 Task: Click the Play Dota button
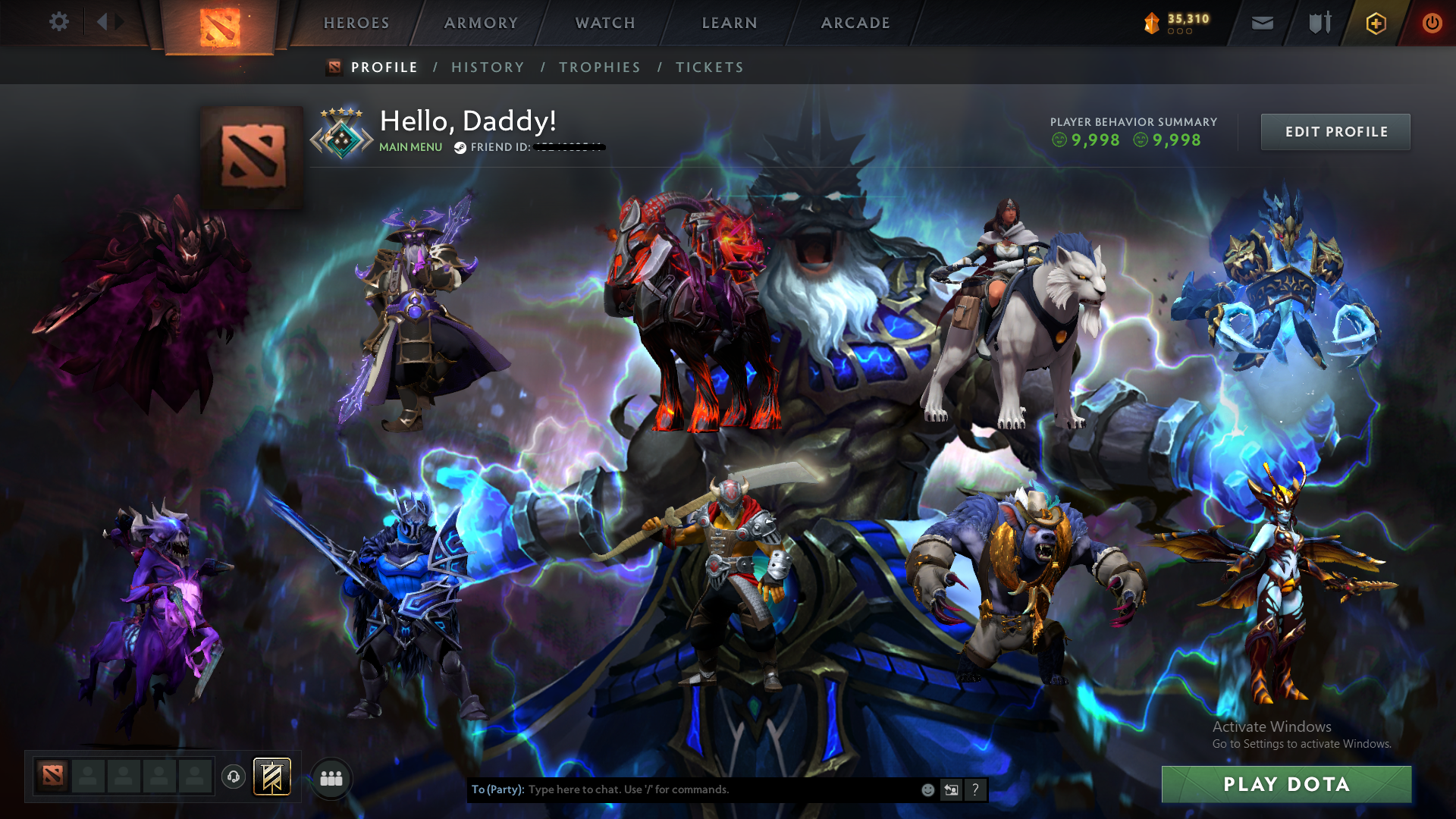pyautogui.click(x=1287, y=785)
